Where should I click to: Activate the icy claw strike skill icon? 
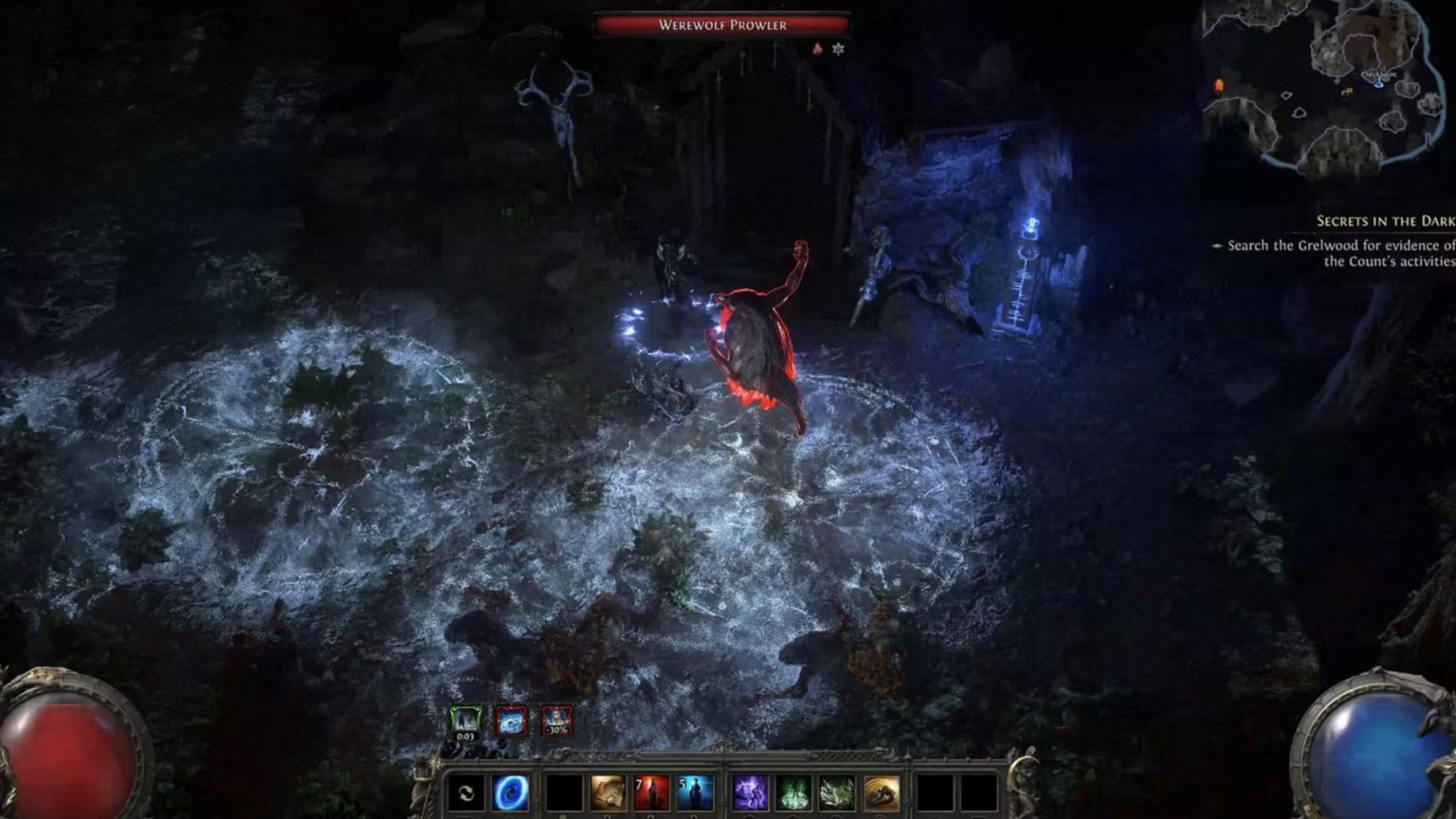coord(839,794)
